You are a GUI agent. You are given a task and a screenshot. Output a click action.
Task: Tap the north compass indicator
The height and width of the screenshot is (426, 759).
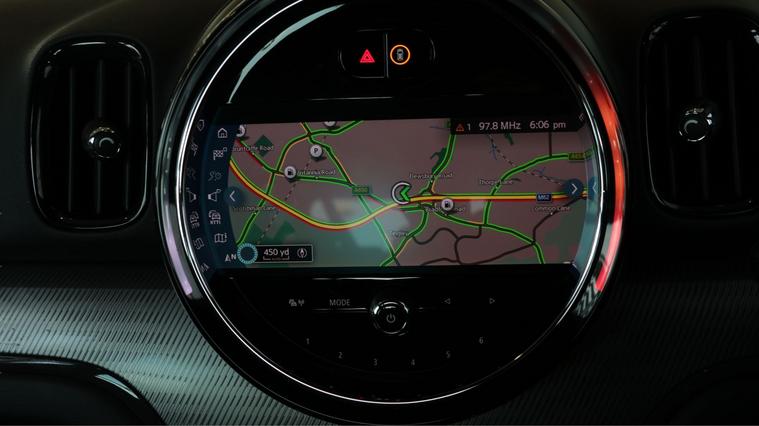point(231,257)
